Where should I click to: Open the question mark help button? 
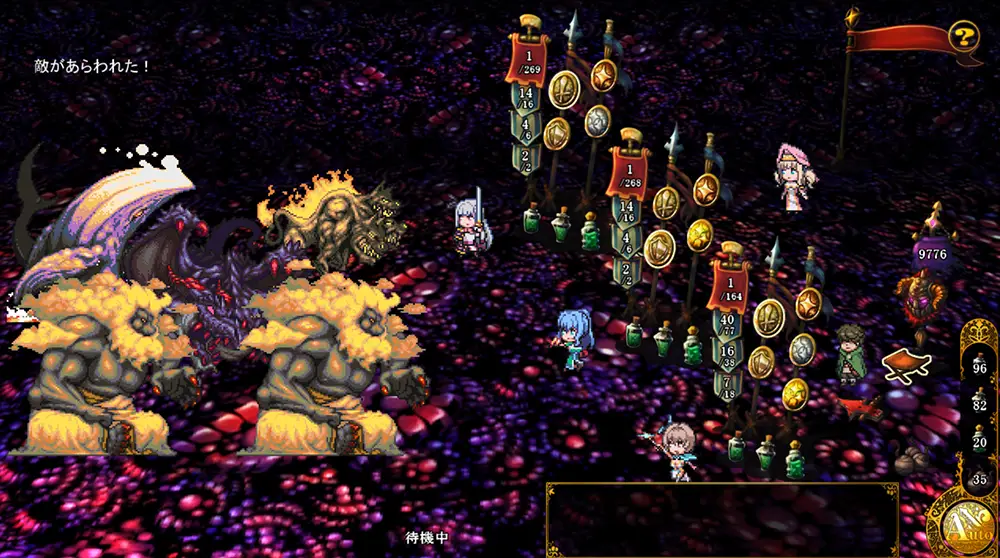pos(963,38)
